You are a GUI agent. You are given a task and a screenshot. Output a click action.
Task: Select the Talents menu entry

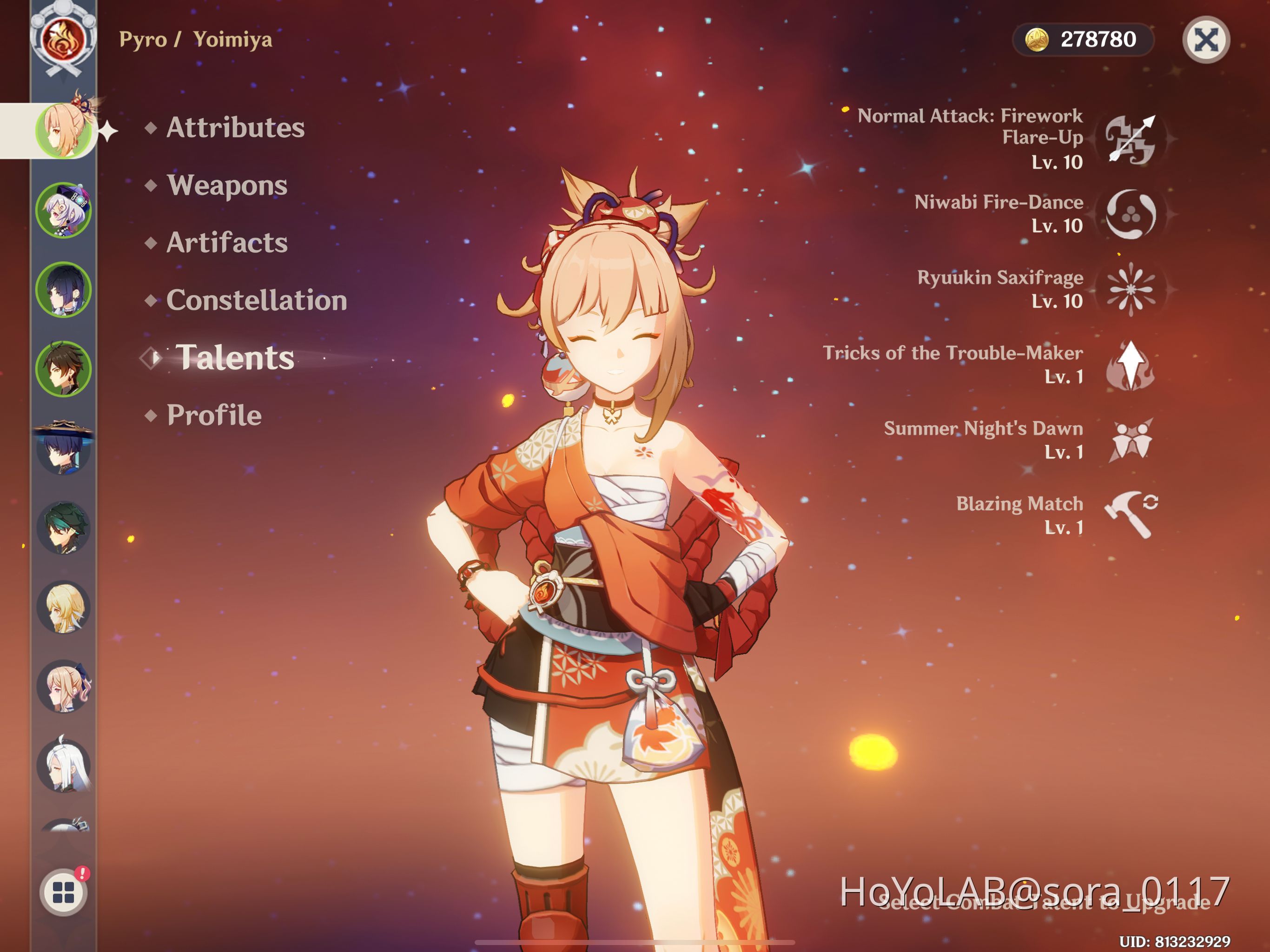234,357
